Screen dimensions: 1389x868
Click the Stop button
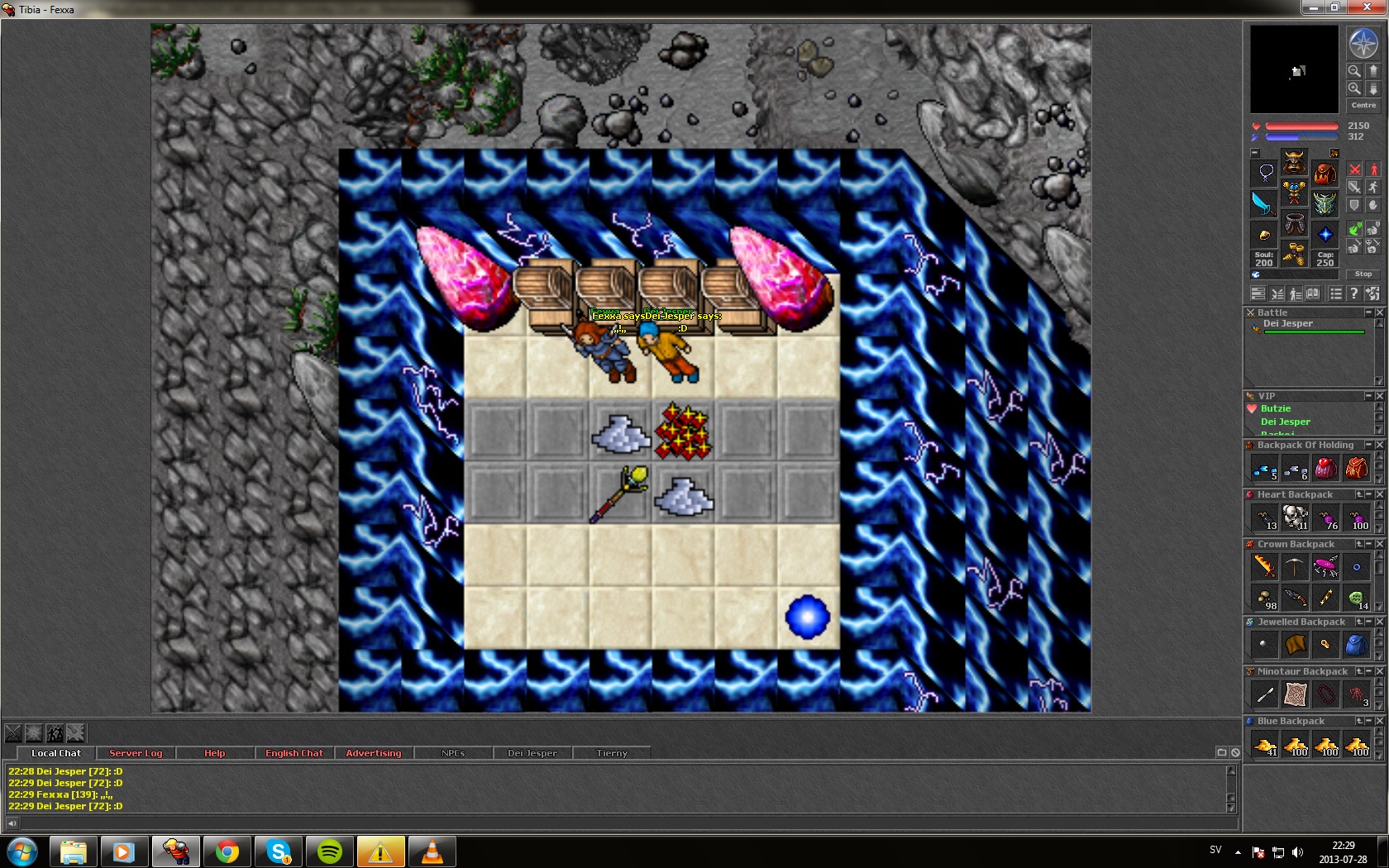pyautogui.click(x=1363, y=274)
